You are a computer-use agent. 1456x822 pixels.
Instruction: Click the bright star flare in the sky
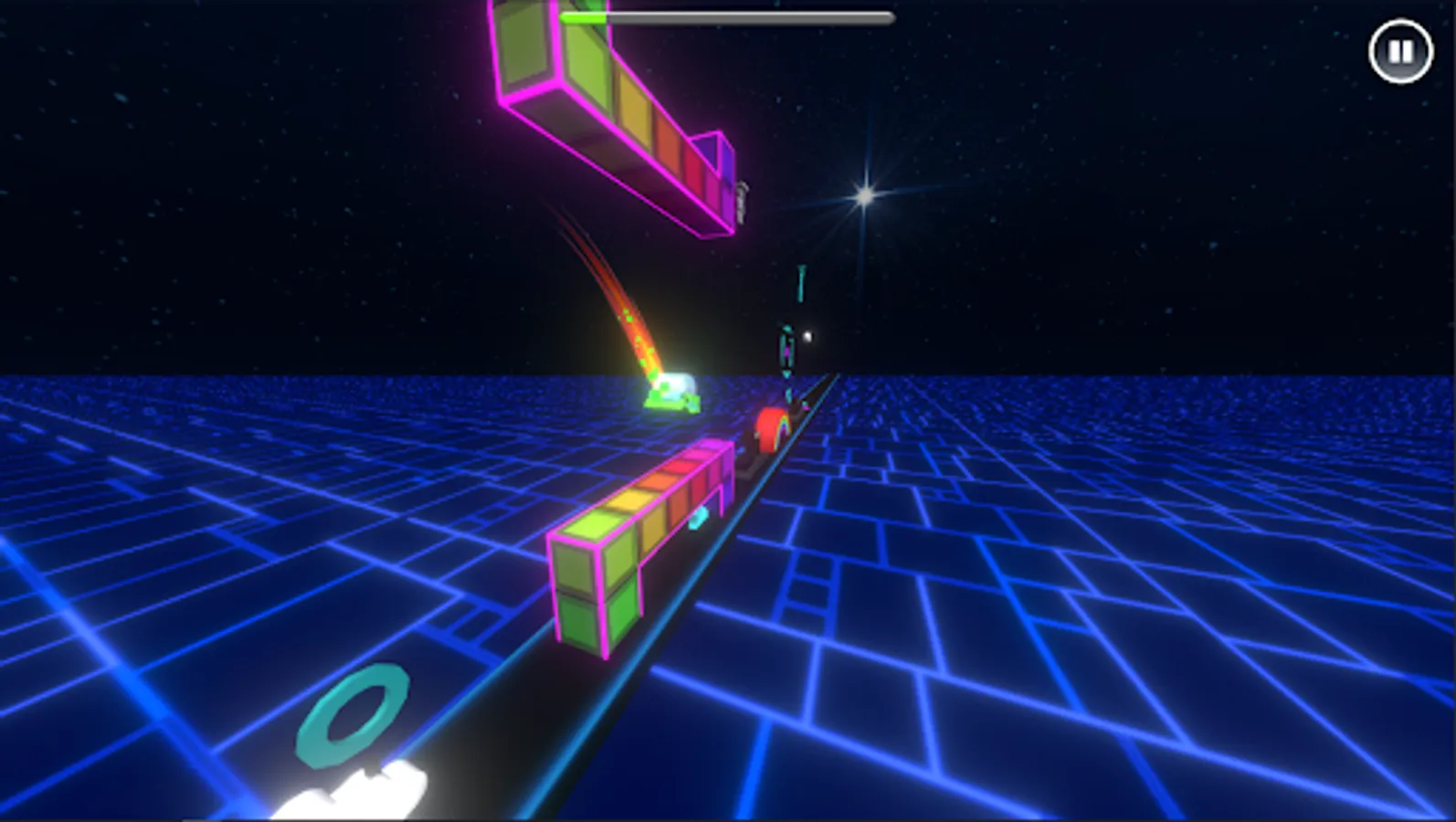865,195
